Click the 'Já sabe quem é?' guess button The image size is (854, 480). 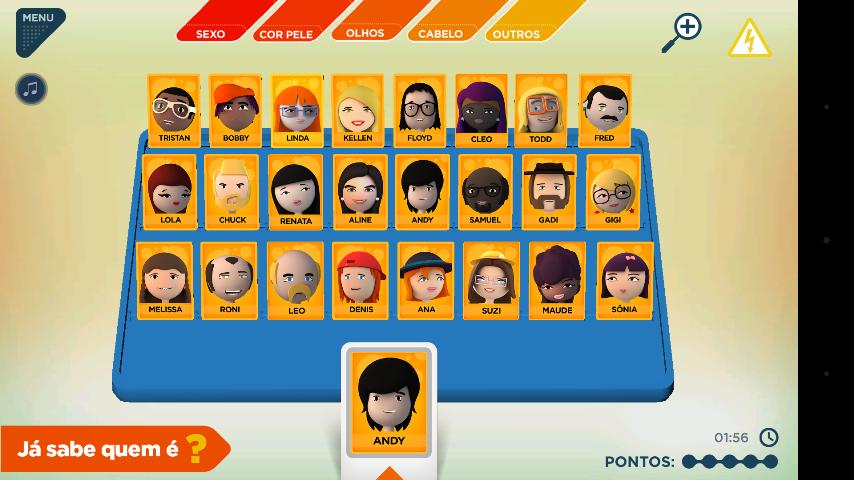click(115, 449)
